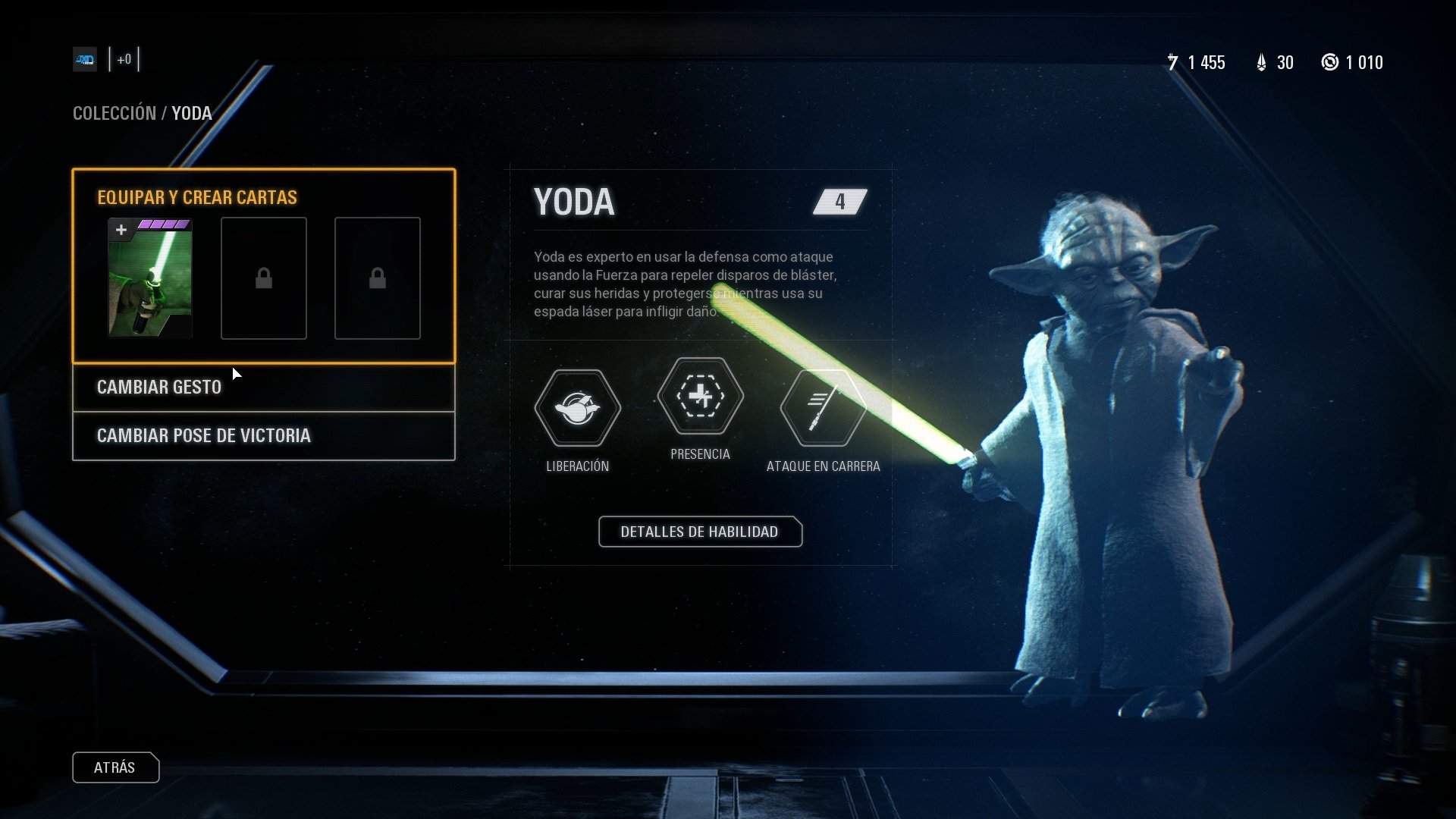This screenshot has height=819, width=1456.
Task: Select the Presencia ability icon
Action: (700, 396)
